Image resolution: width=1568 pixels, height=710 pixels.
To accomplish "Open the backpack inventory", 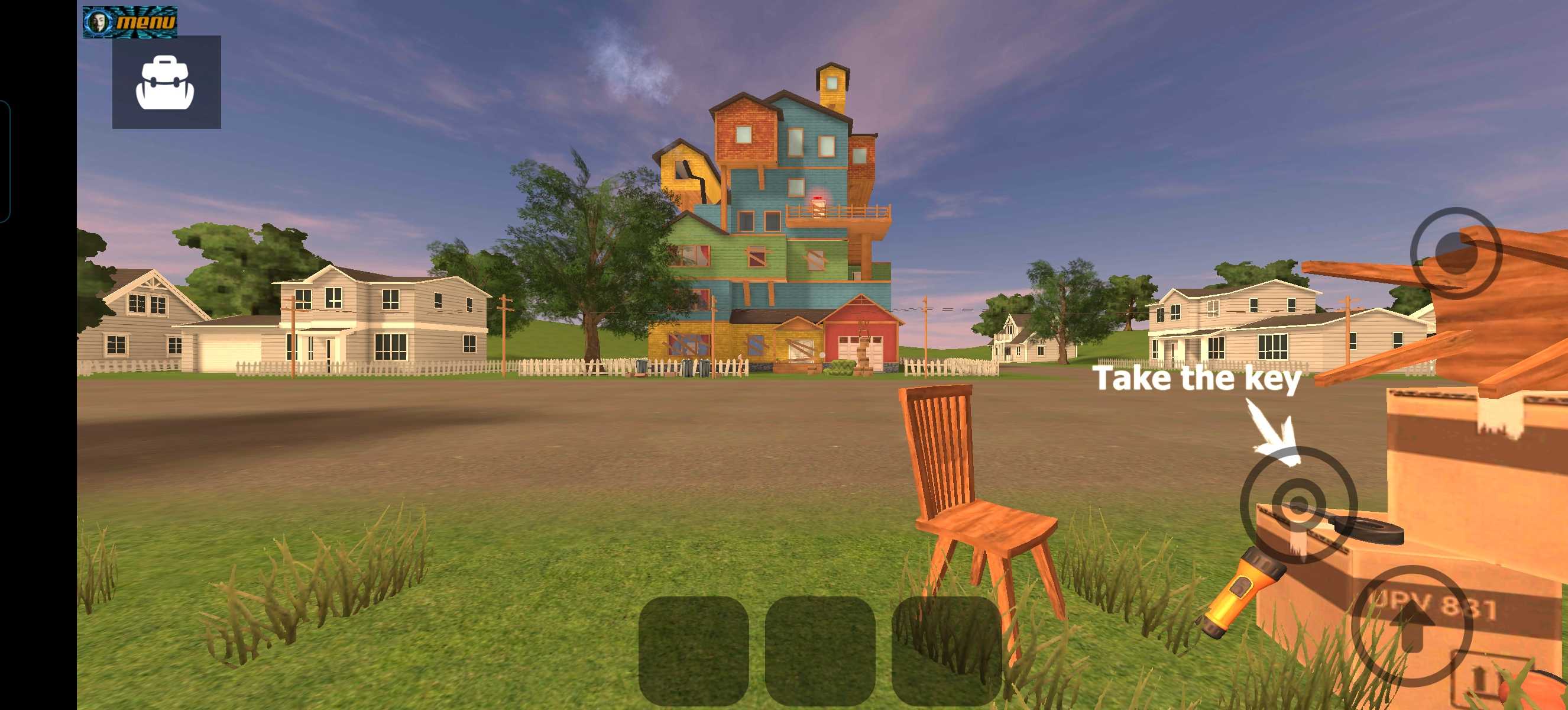I will (x=166, y=82).
